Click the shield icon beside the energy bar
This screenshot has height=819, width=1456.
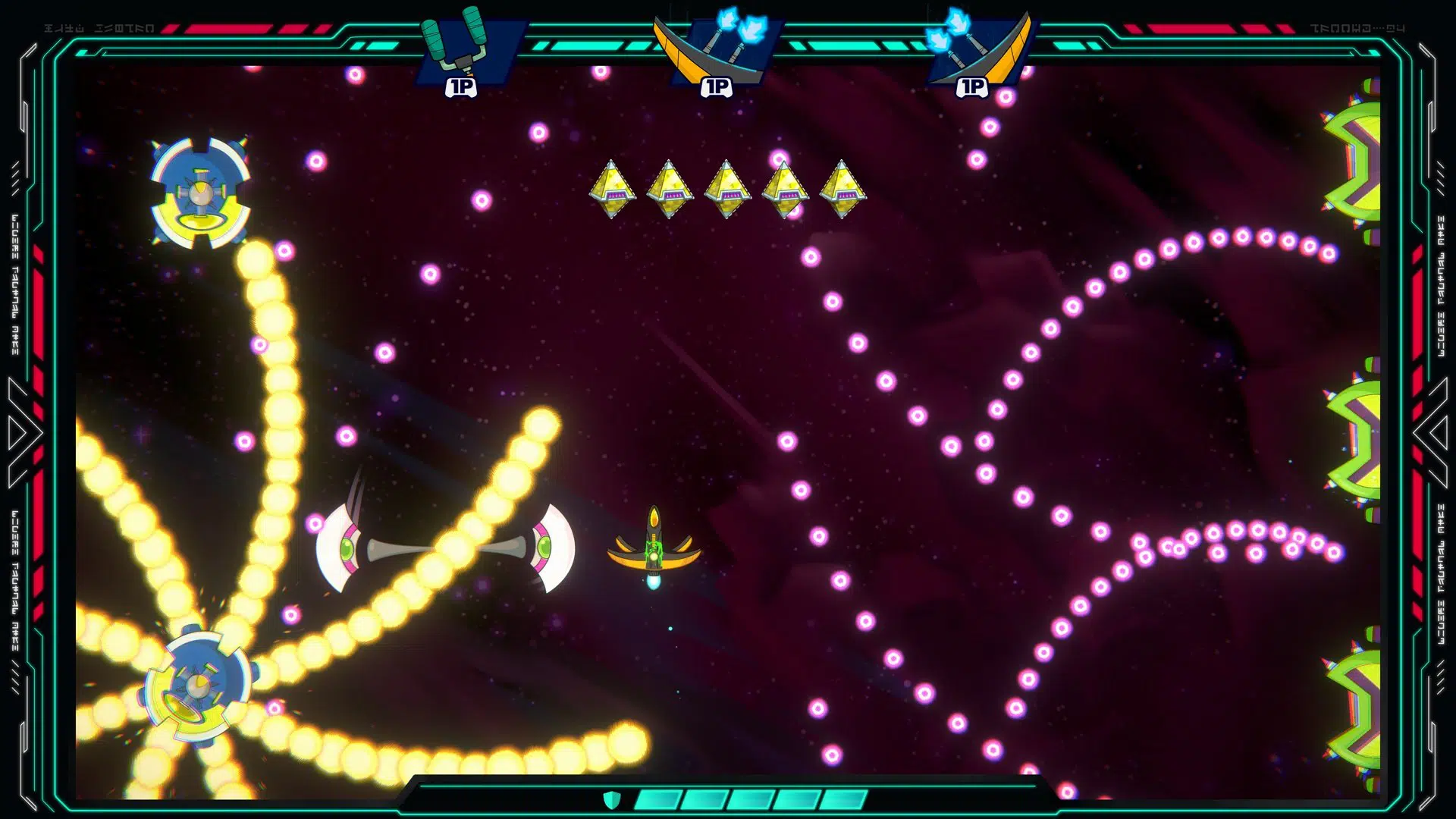coord(611,798)
